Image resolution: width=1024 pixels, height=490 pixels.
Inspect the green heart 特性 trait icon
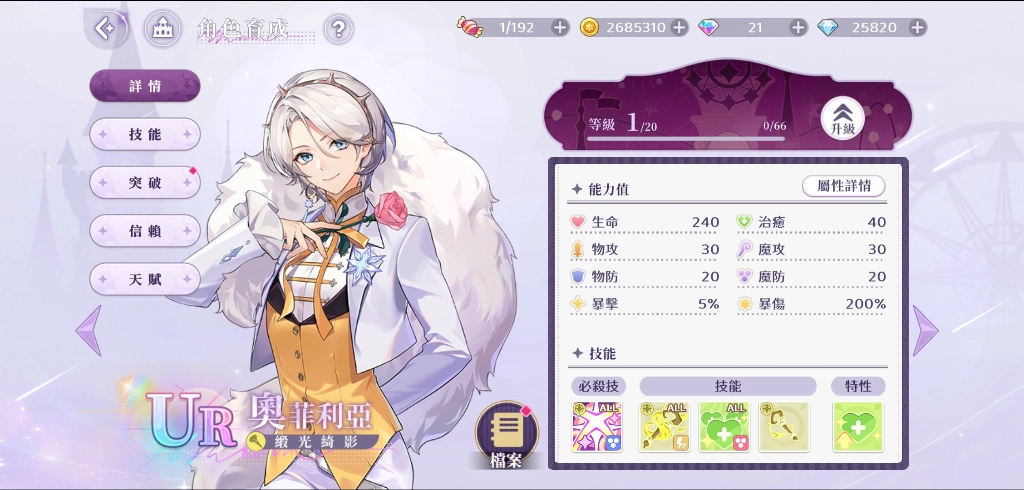click(858, 427)
